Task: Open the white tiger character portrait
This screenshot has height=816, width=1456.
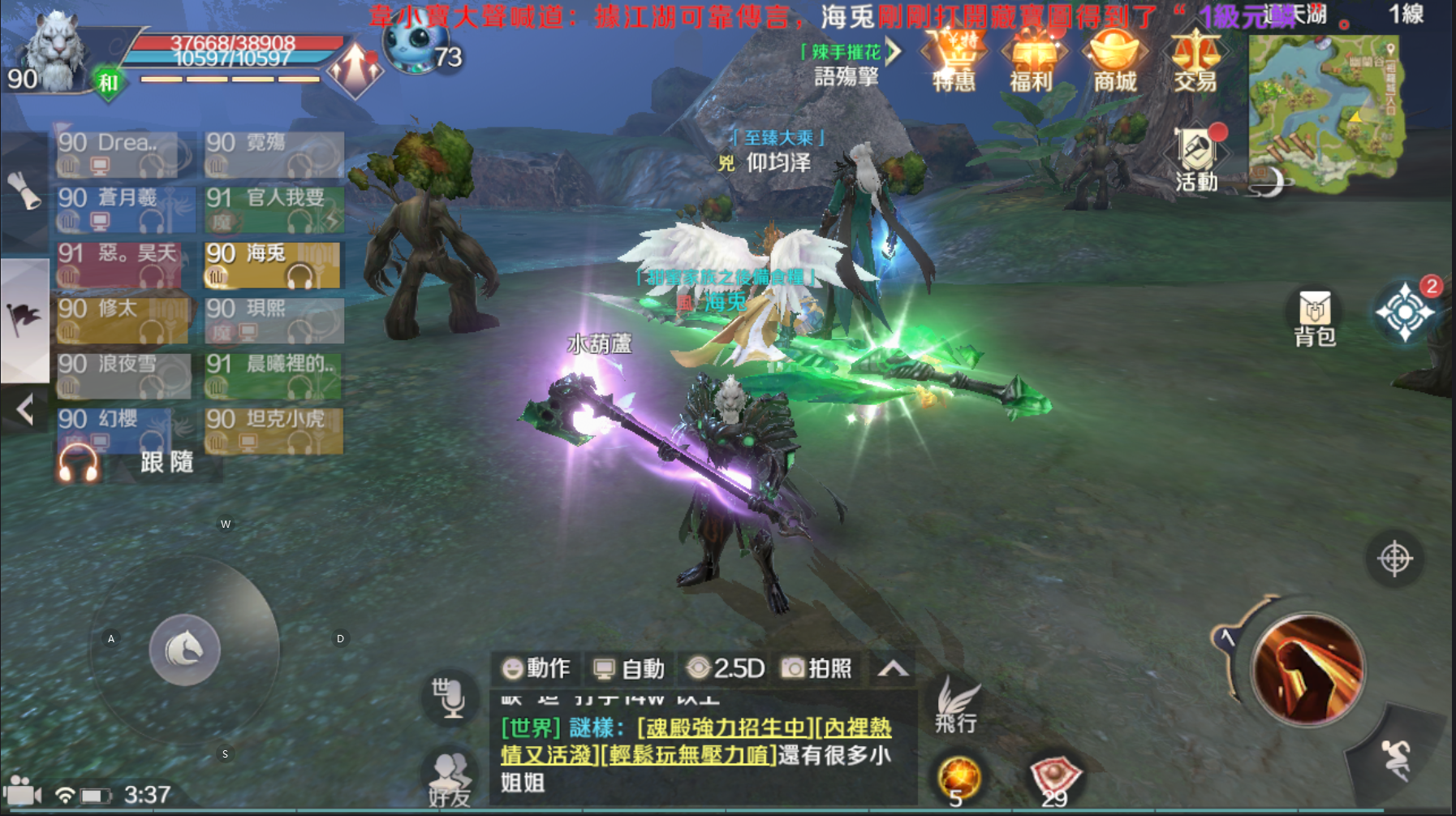Action: point(54,50)
